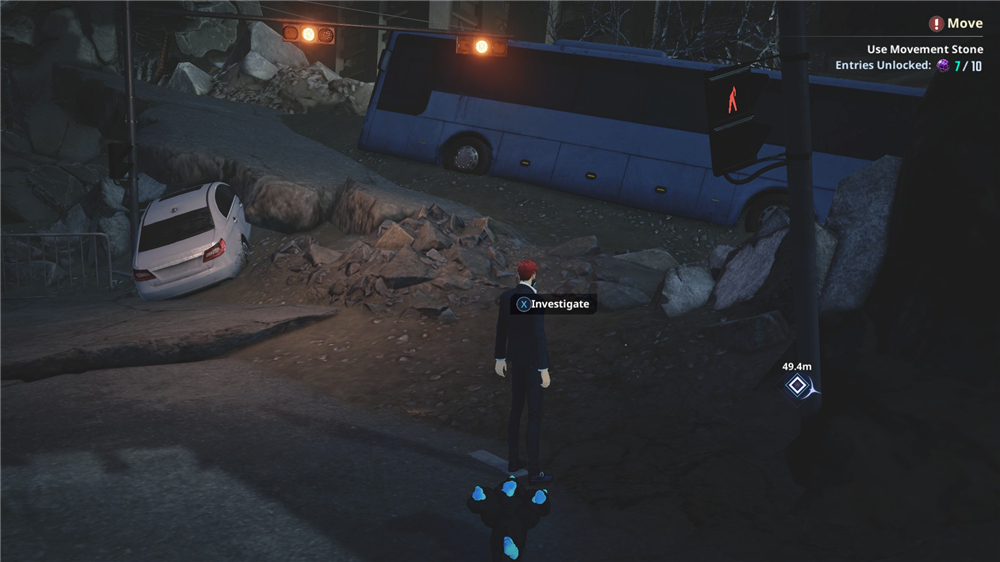Click the purple Entries Unlocked icon
This screenshot has height=562, width=1000.
tap(942, 66)
